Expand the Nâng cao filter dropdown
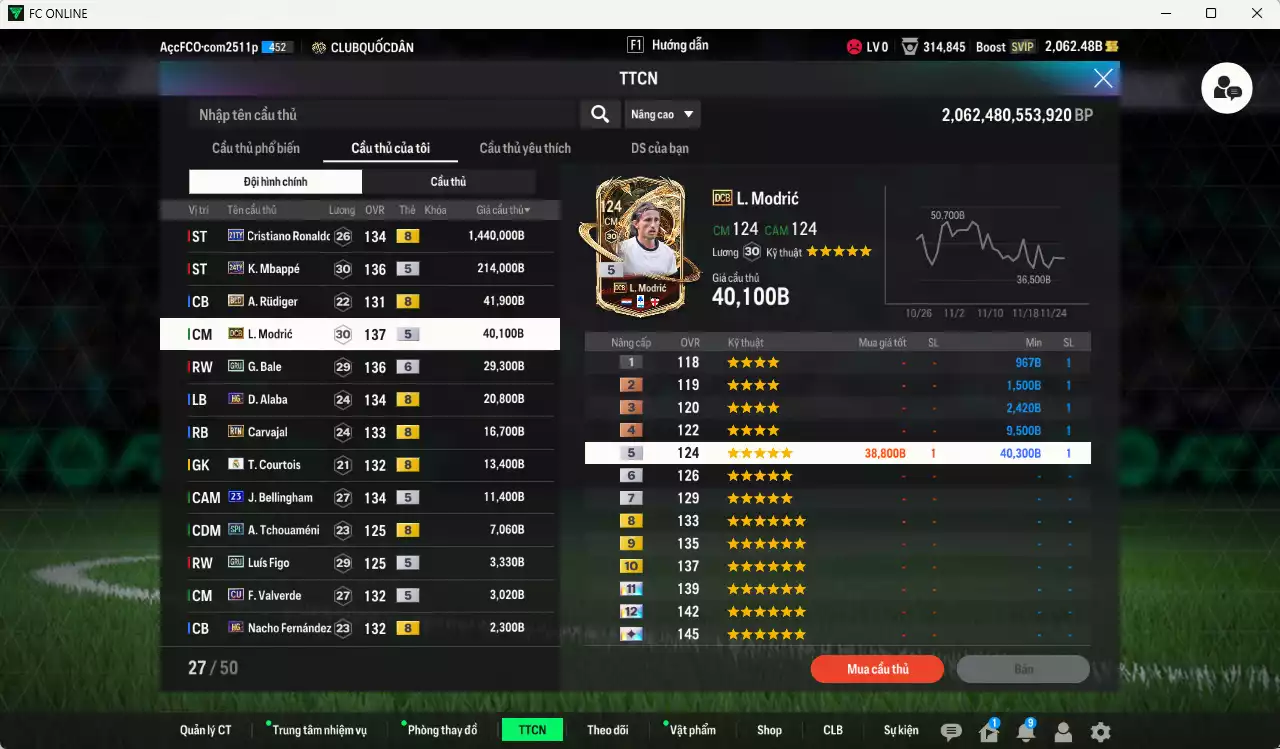 pyautogui.click(x=662, y=114)
